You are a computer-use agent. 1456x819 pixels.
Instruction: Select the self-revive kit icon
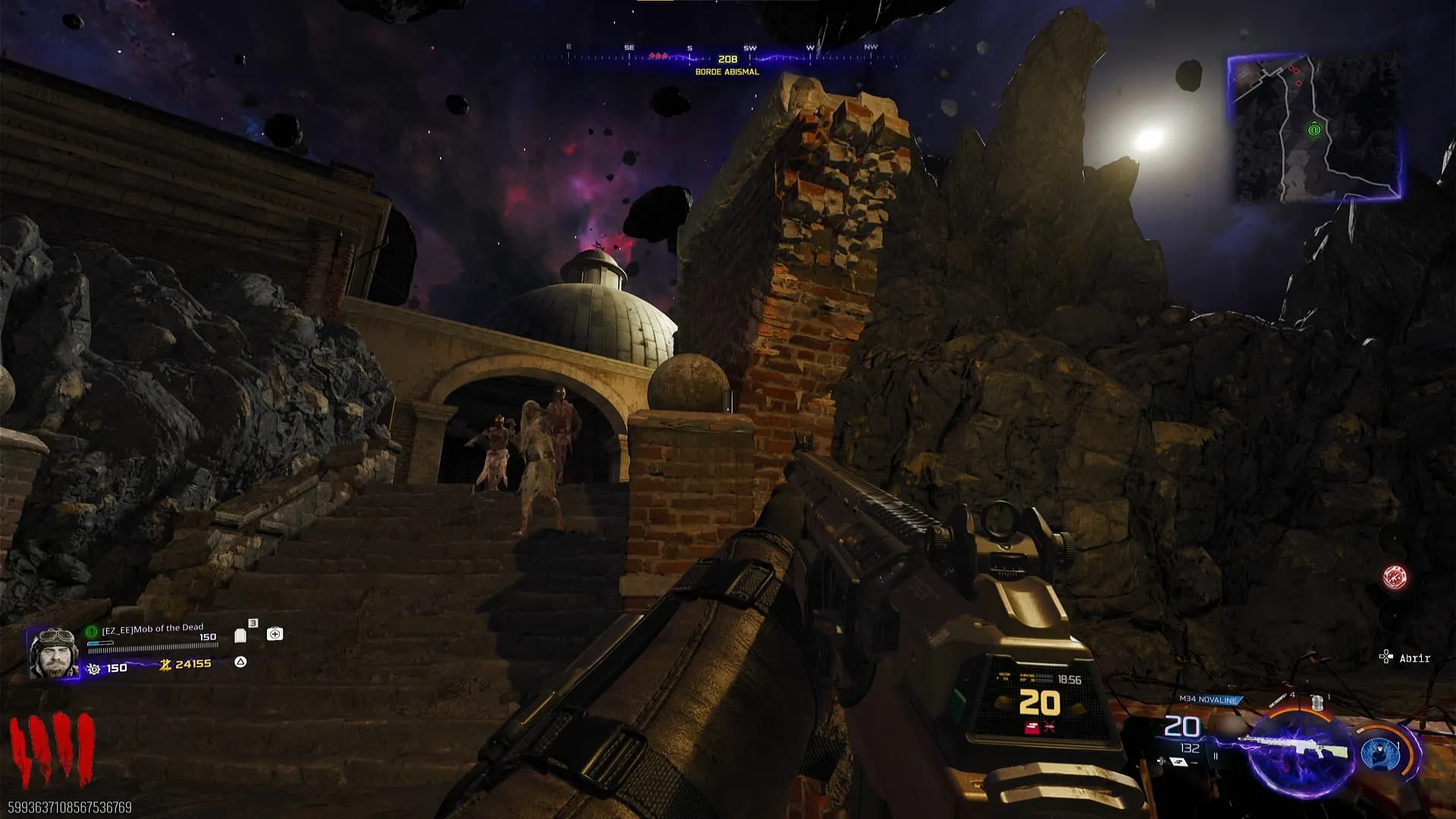(275, 634)
